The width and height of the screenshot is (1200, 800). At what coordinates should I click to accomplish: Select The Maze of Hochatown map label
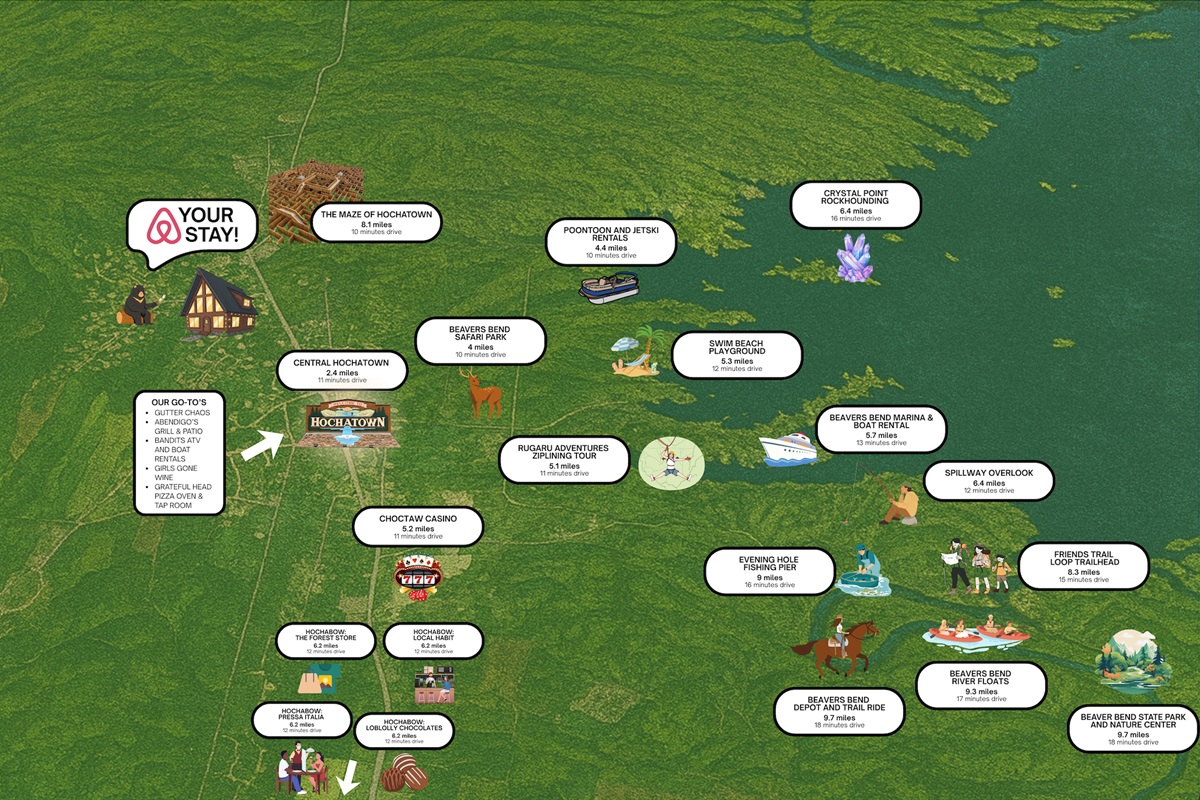point(376,222)
